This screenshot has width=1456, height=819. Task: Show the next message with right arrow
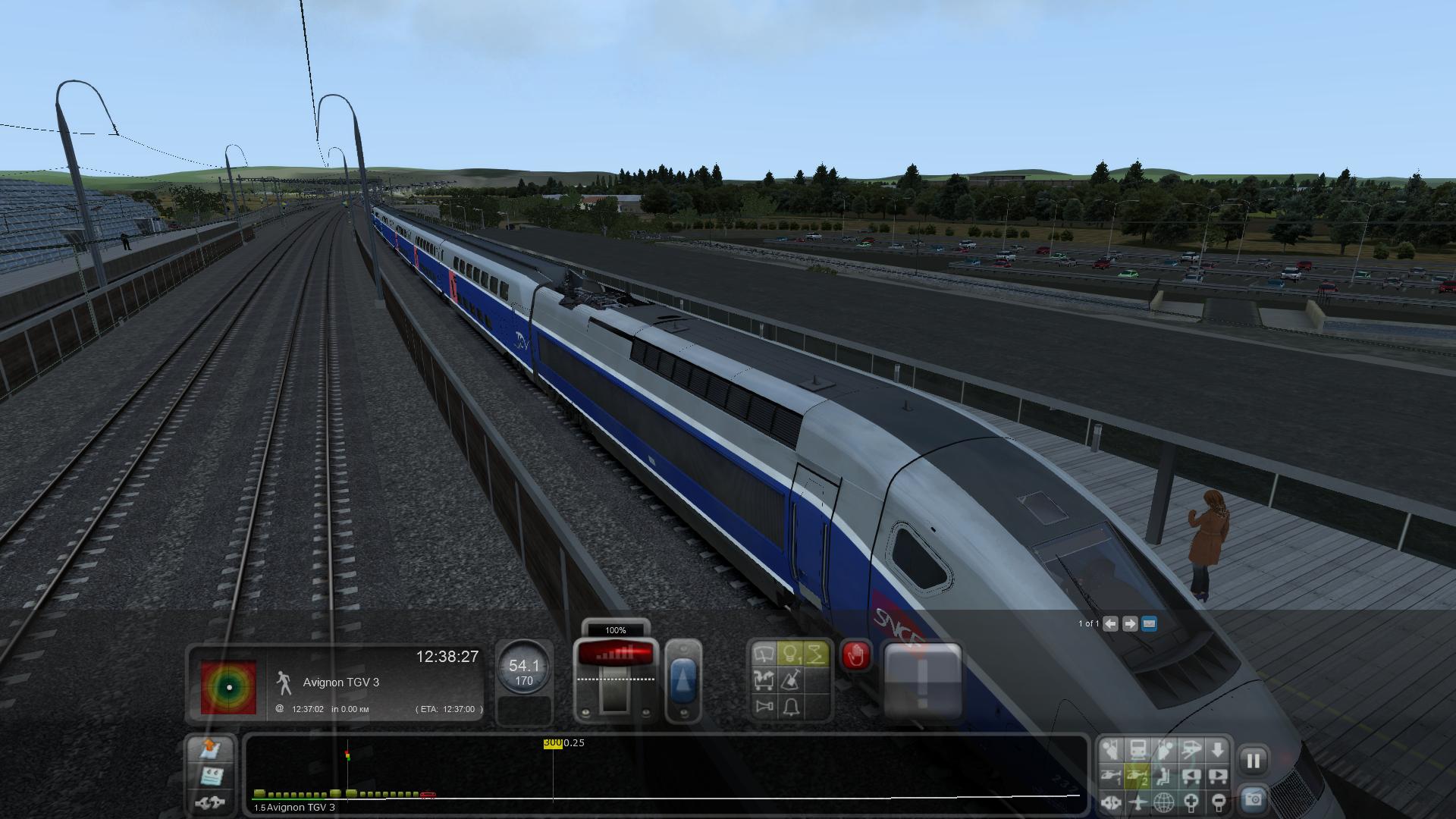point(1129,623)
